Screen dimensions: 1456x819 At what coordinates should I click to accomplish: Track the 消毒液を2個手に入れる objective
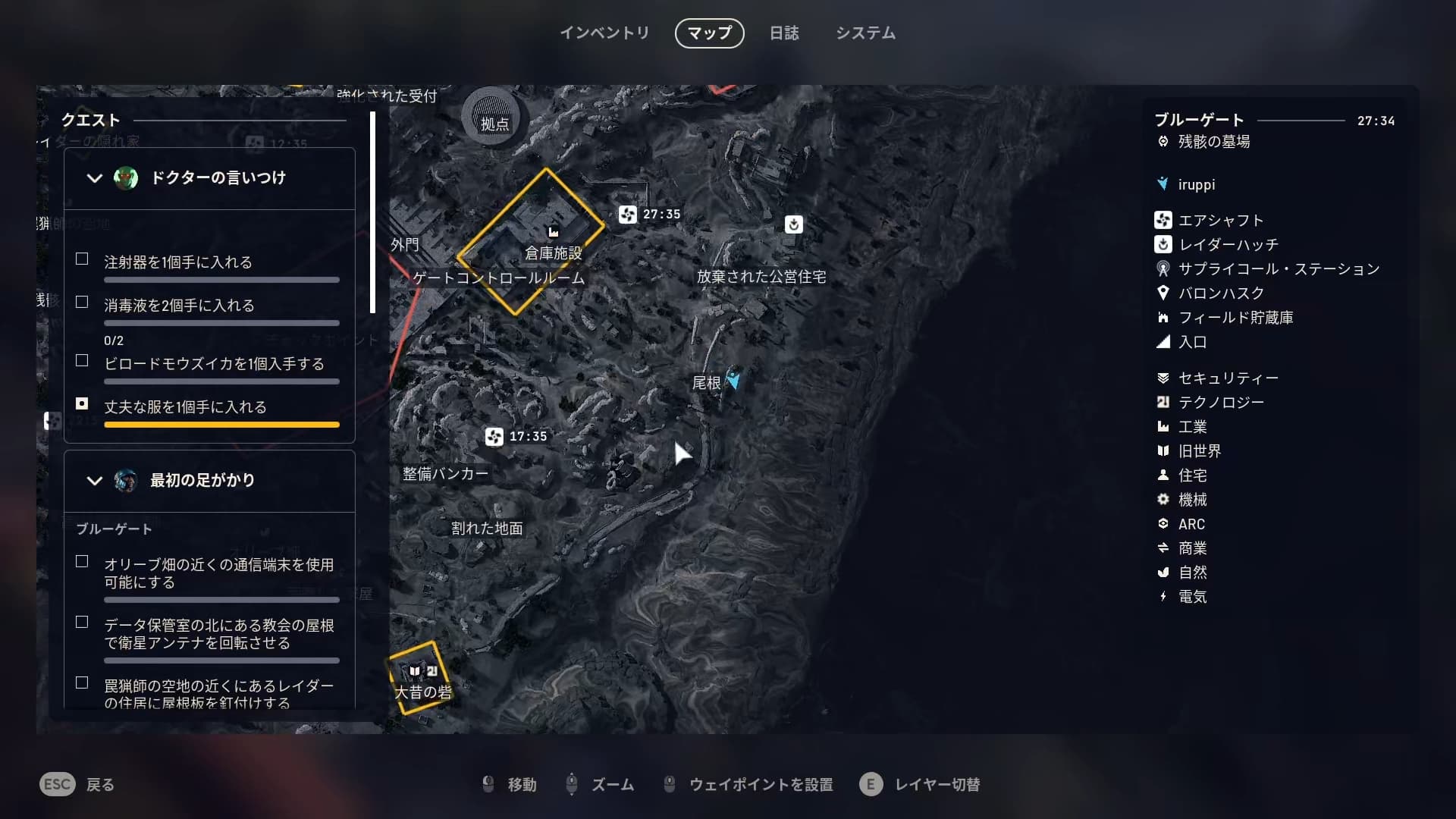[x=82, y=303]
